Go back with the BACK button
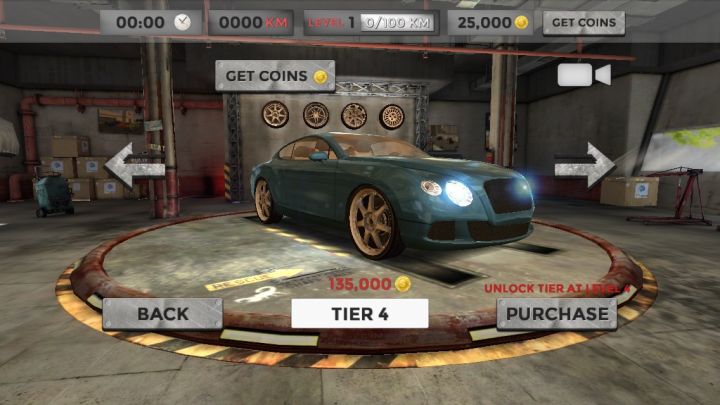The image size is (720, 405). click(162, 314)
